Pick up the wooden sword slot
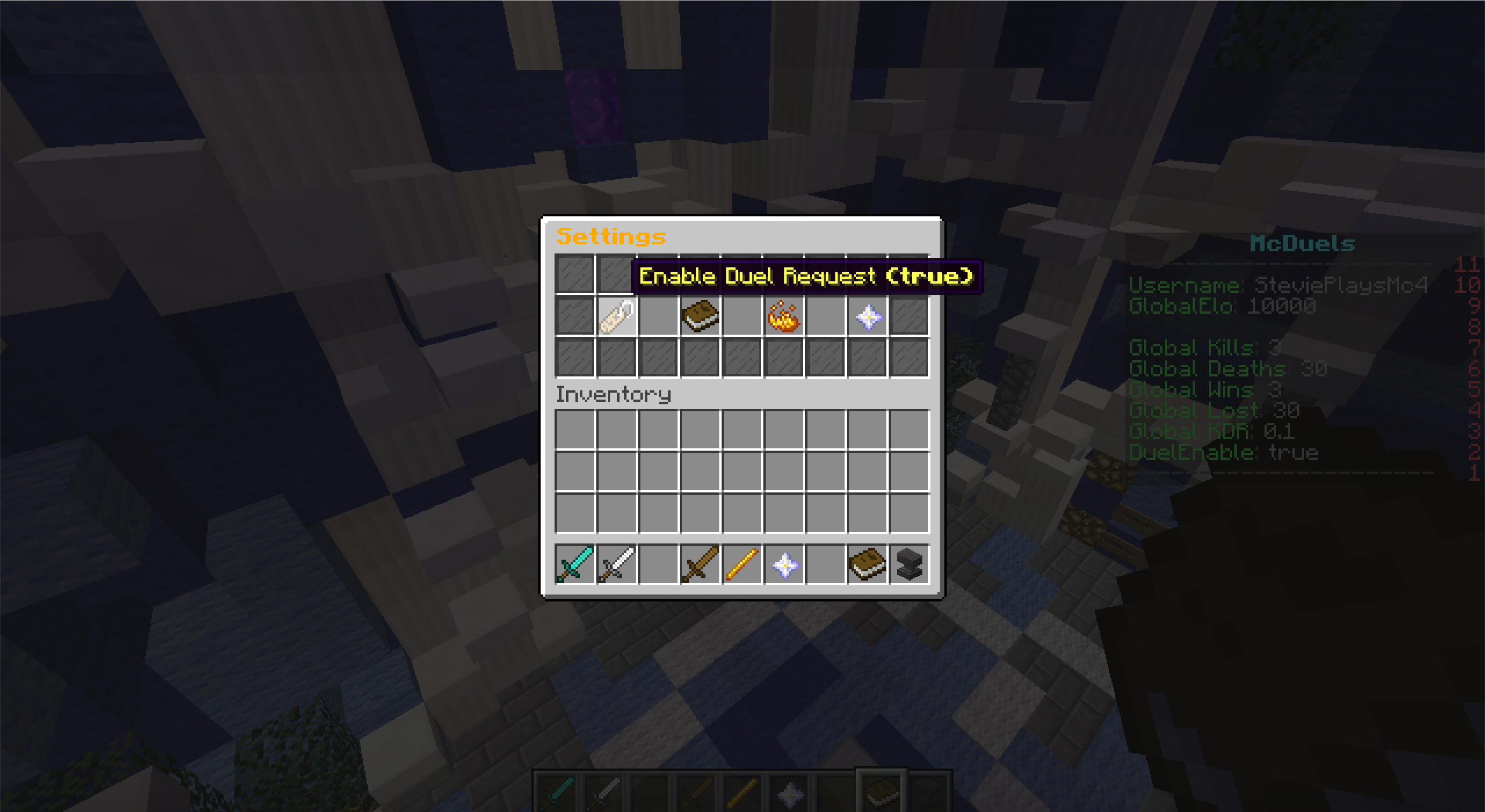The image size is (1485, 812). click(700, 564)
